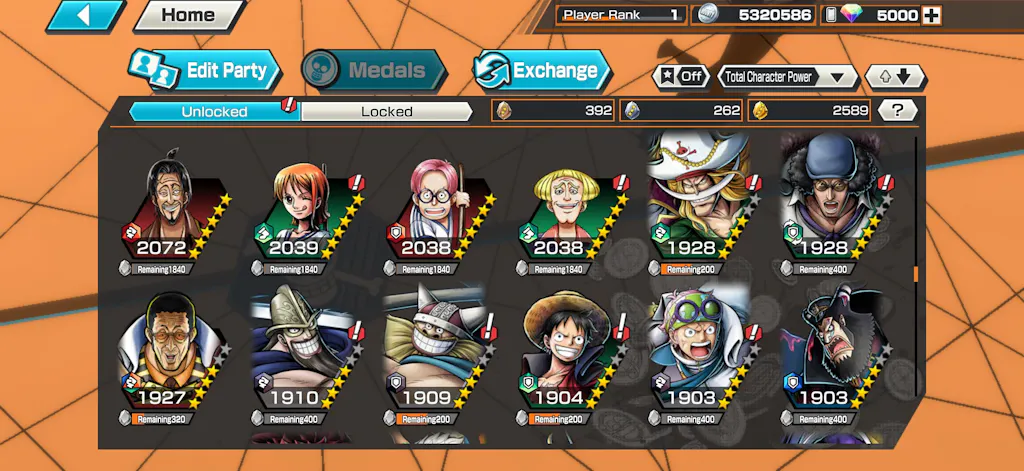The height and width of the screenshot is (471, 1024).
Task: Open the question mark help button
Action: (x=897, y=111)
